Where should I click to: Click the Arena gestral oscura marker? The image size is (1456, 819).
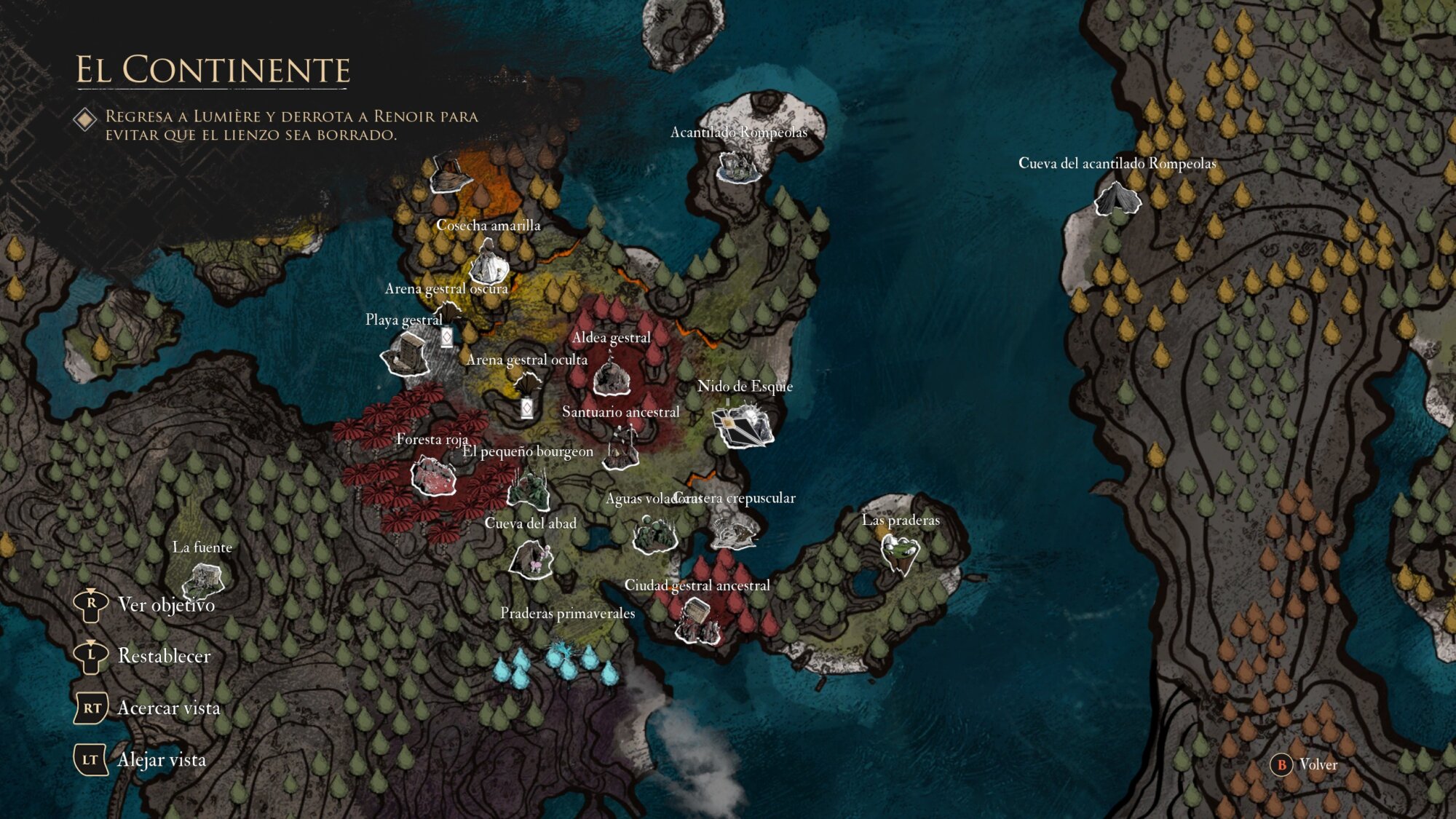coord(448,313)
